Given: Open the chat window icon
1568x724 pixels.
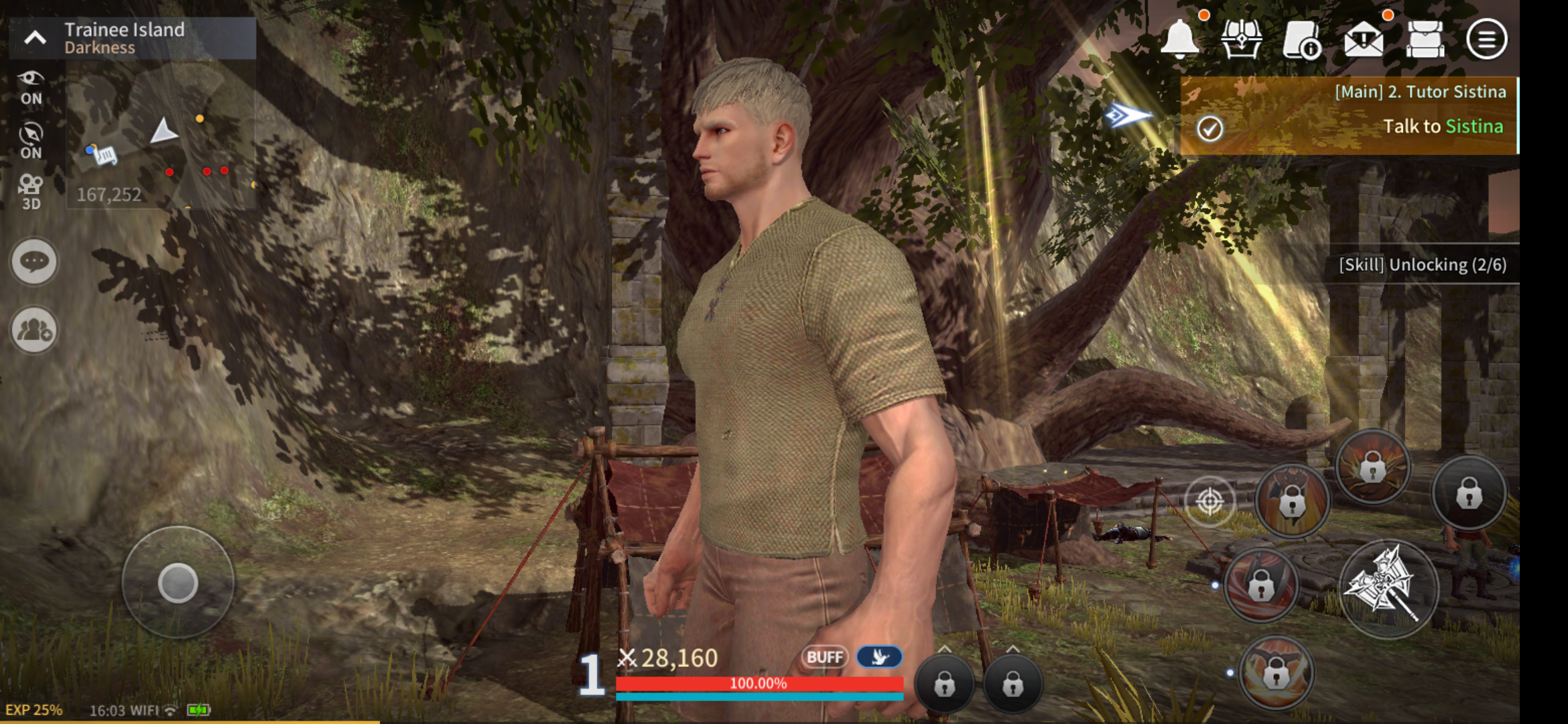Looking at the screenshot, I should click(33, 261).
